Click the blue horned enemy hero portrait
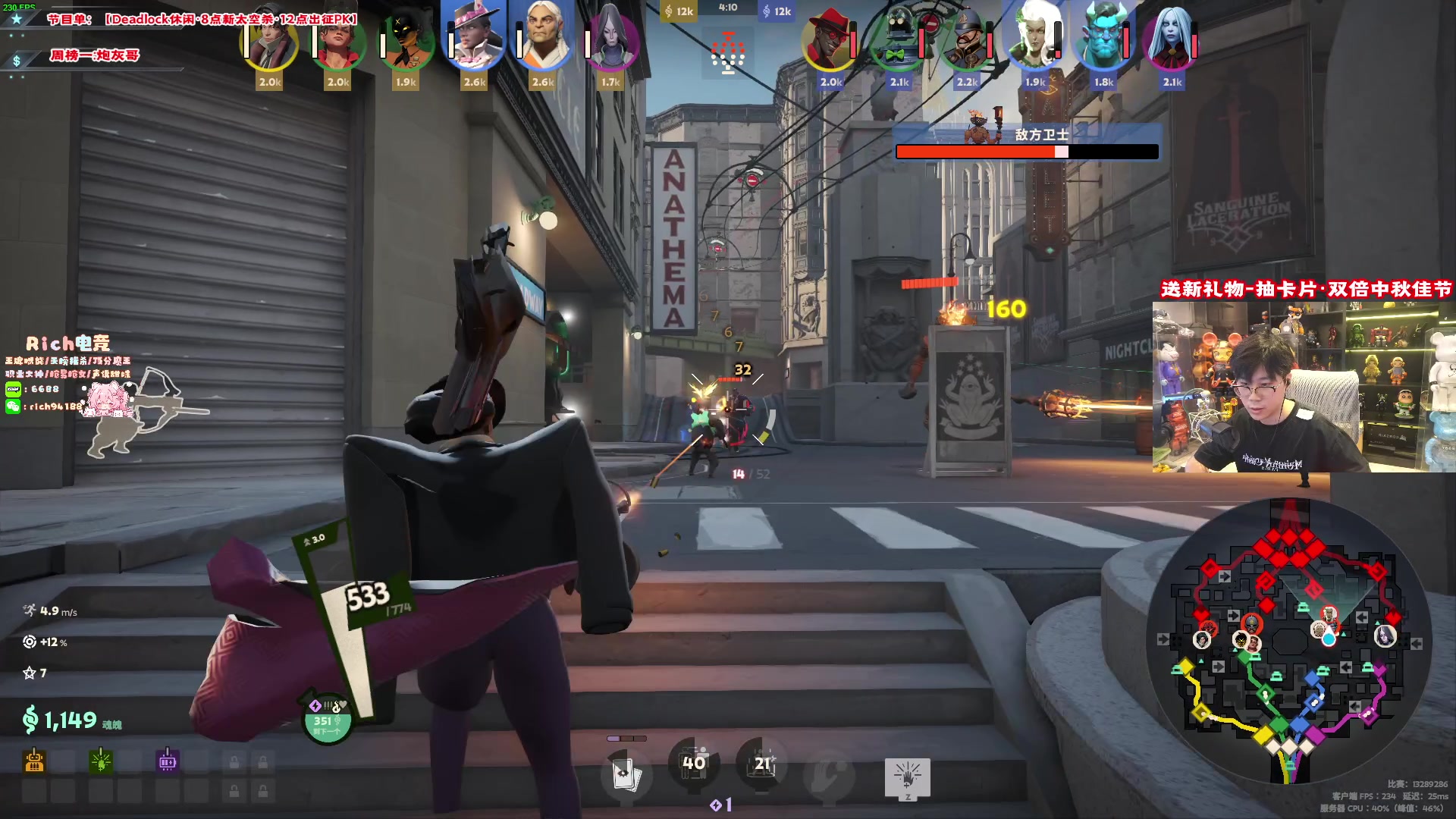 pyautogui.click(x=1103, y=38)
